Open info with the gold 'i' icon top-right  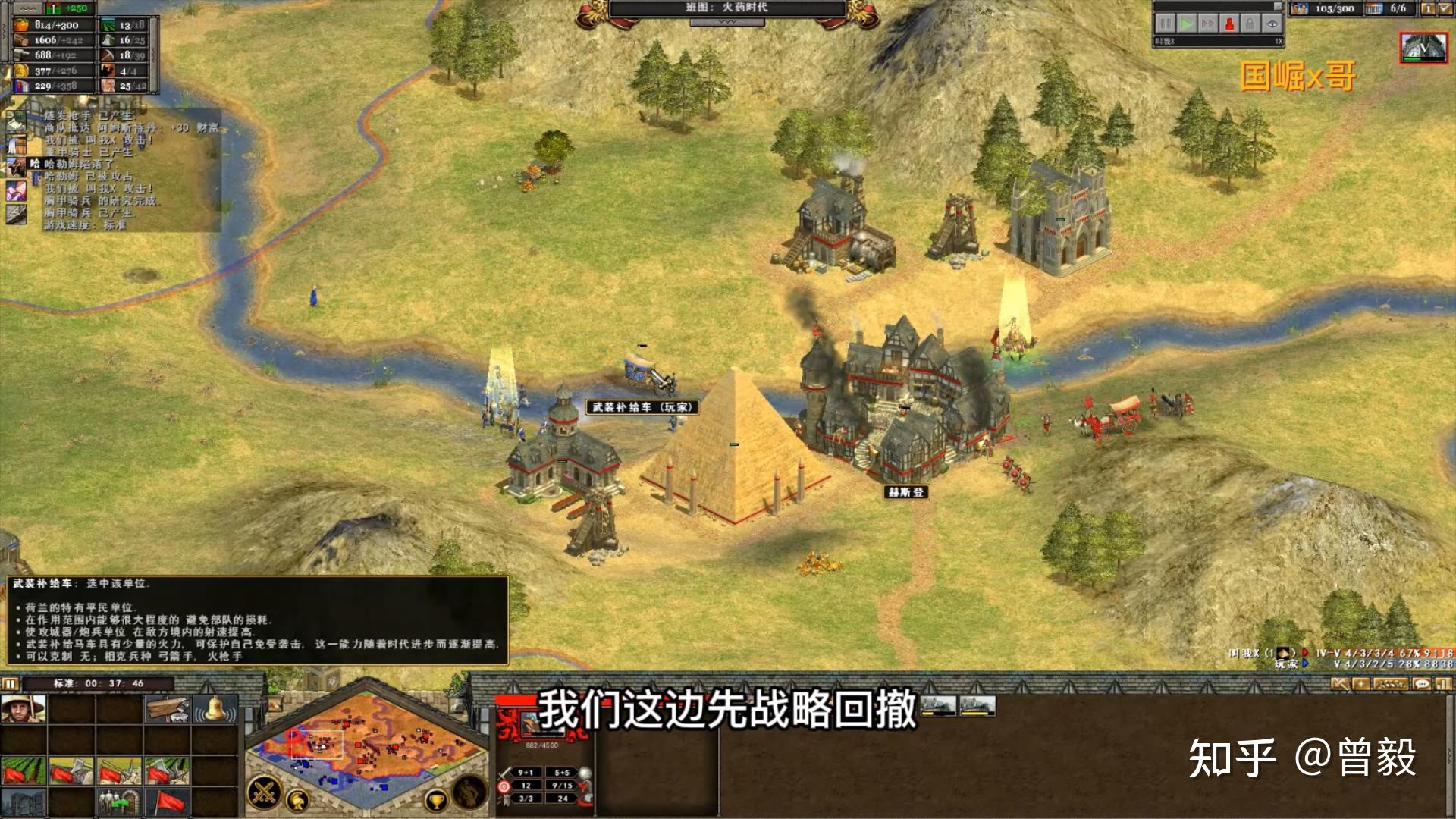click(x=1427, y=9)
